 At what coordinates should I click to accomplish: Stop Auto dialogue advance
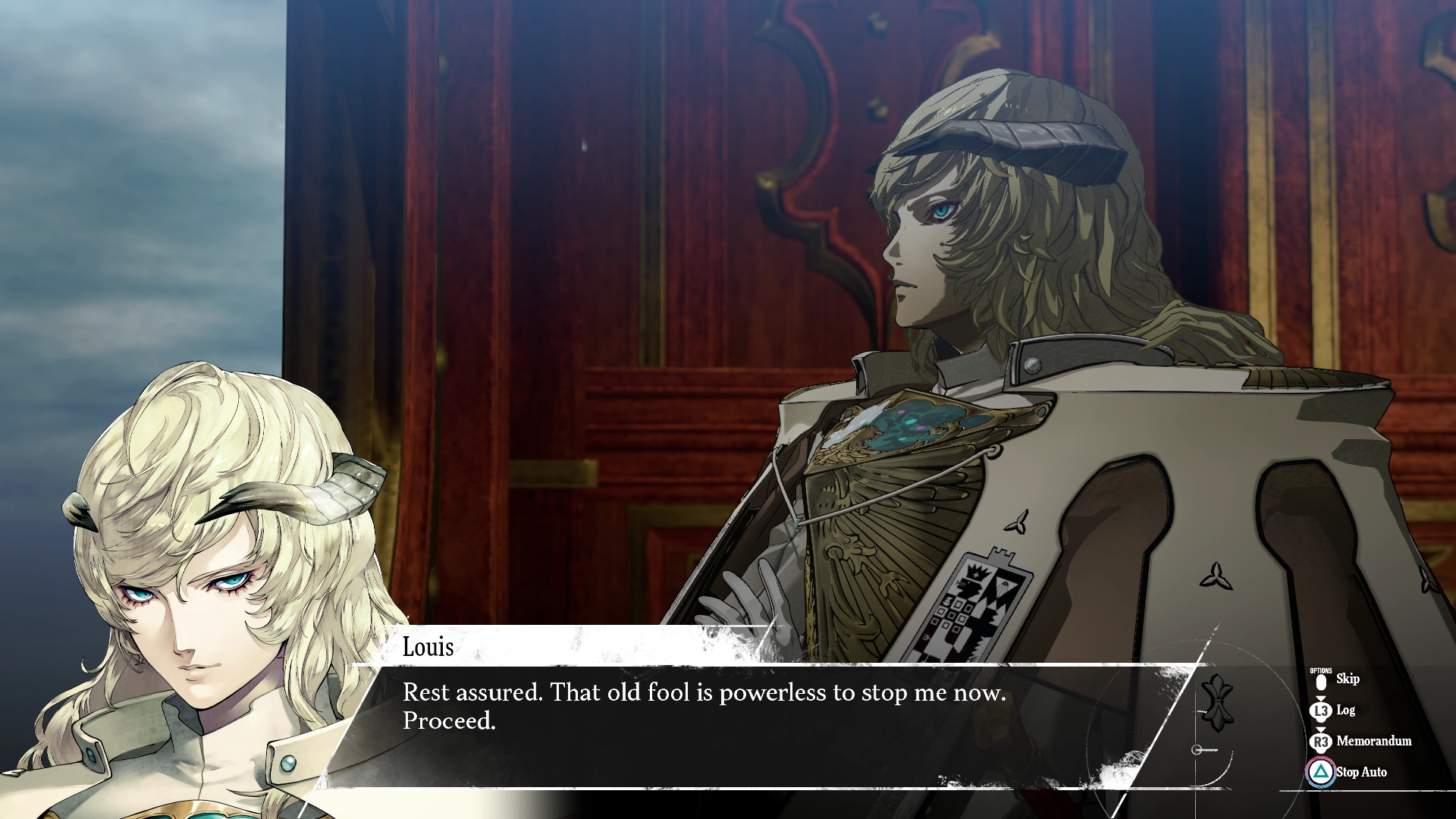pos(1360,772)
